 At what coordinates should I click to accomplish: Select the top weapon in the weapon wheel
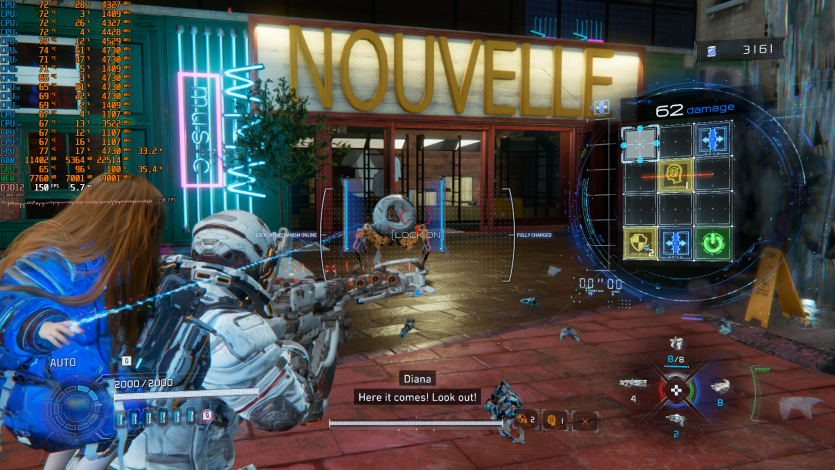[676, 344]
